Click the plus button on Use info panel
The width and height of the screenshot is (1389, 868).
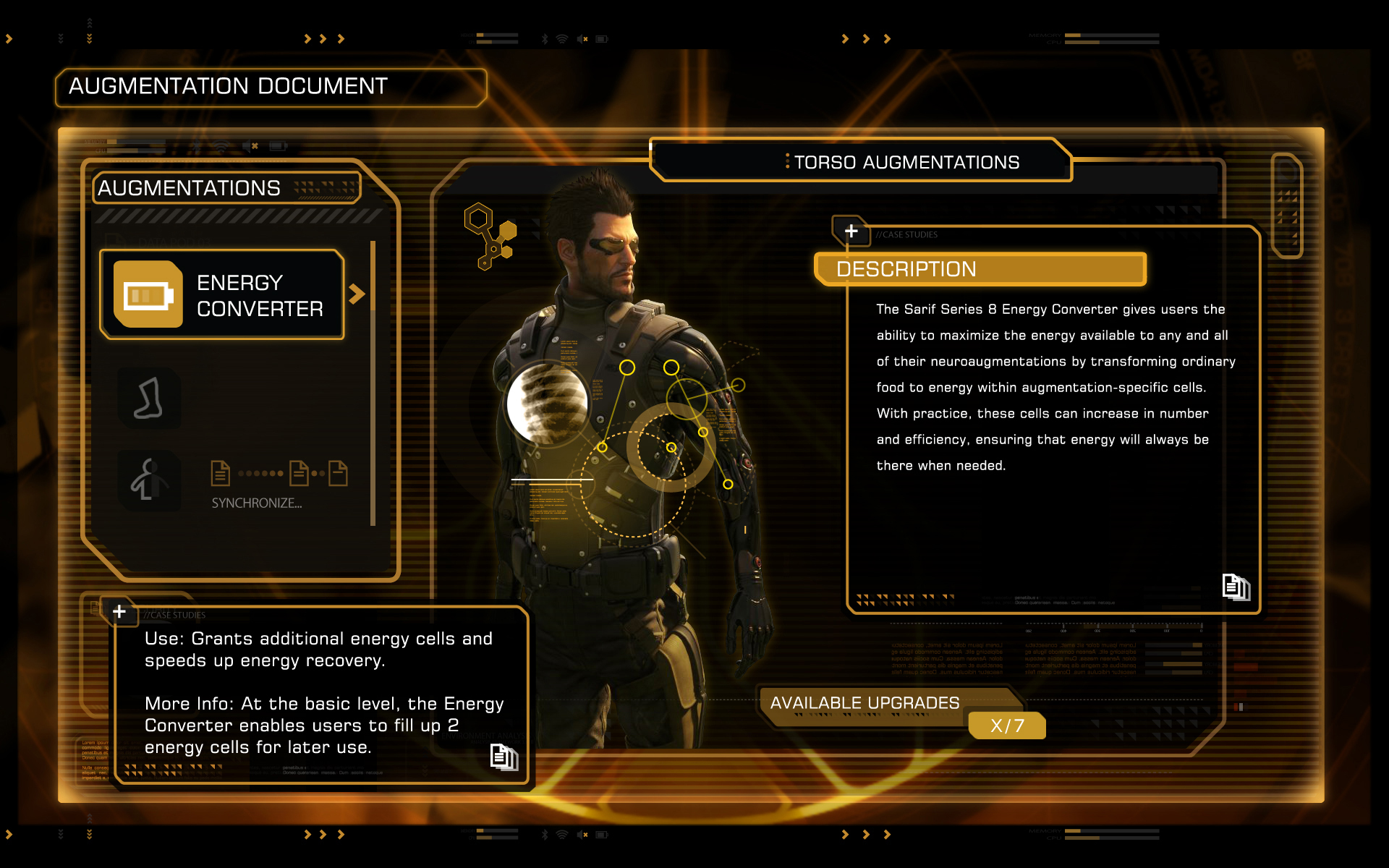(119, 612)
